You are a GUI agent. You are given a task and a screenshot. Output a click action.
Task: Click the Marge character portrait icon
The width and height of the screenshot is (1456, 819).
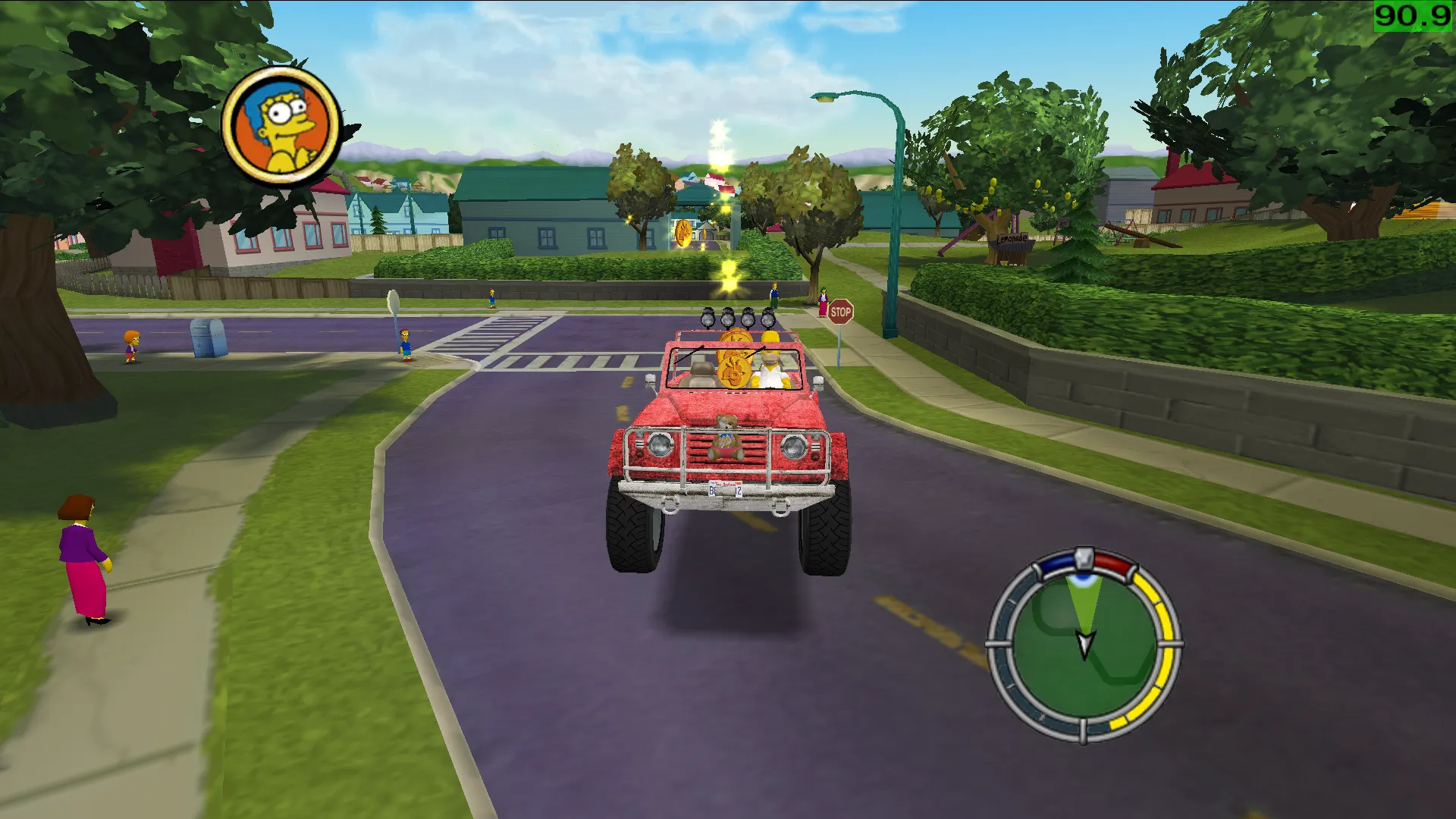coord(281,126)
